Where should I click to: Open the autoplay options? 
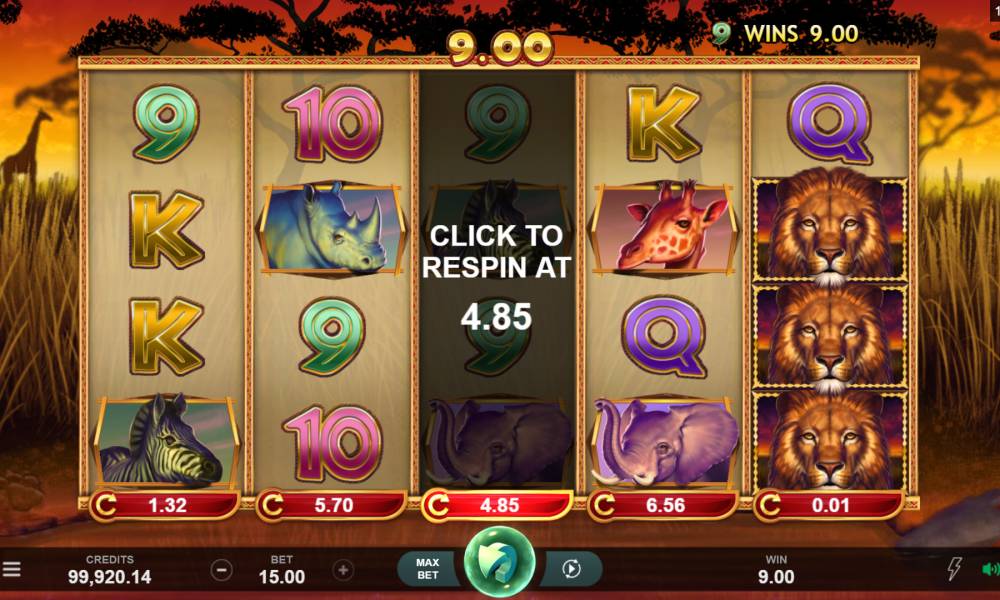572,569
